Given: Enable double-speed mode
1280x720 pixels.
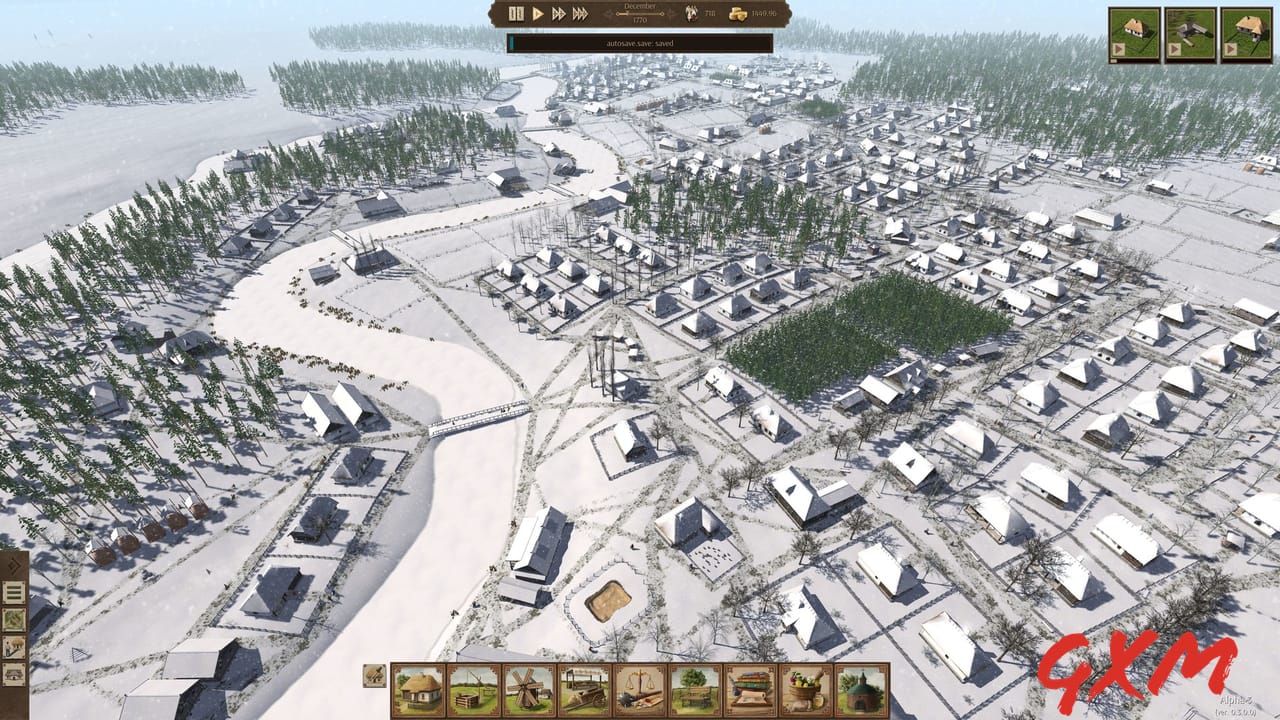Looking at the screenshot, I should 558,13.
